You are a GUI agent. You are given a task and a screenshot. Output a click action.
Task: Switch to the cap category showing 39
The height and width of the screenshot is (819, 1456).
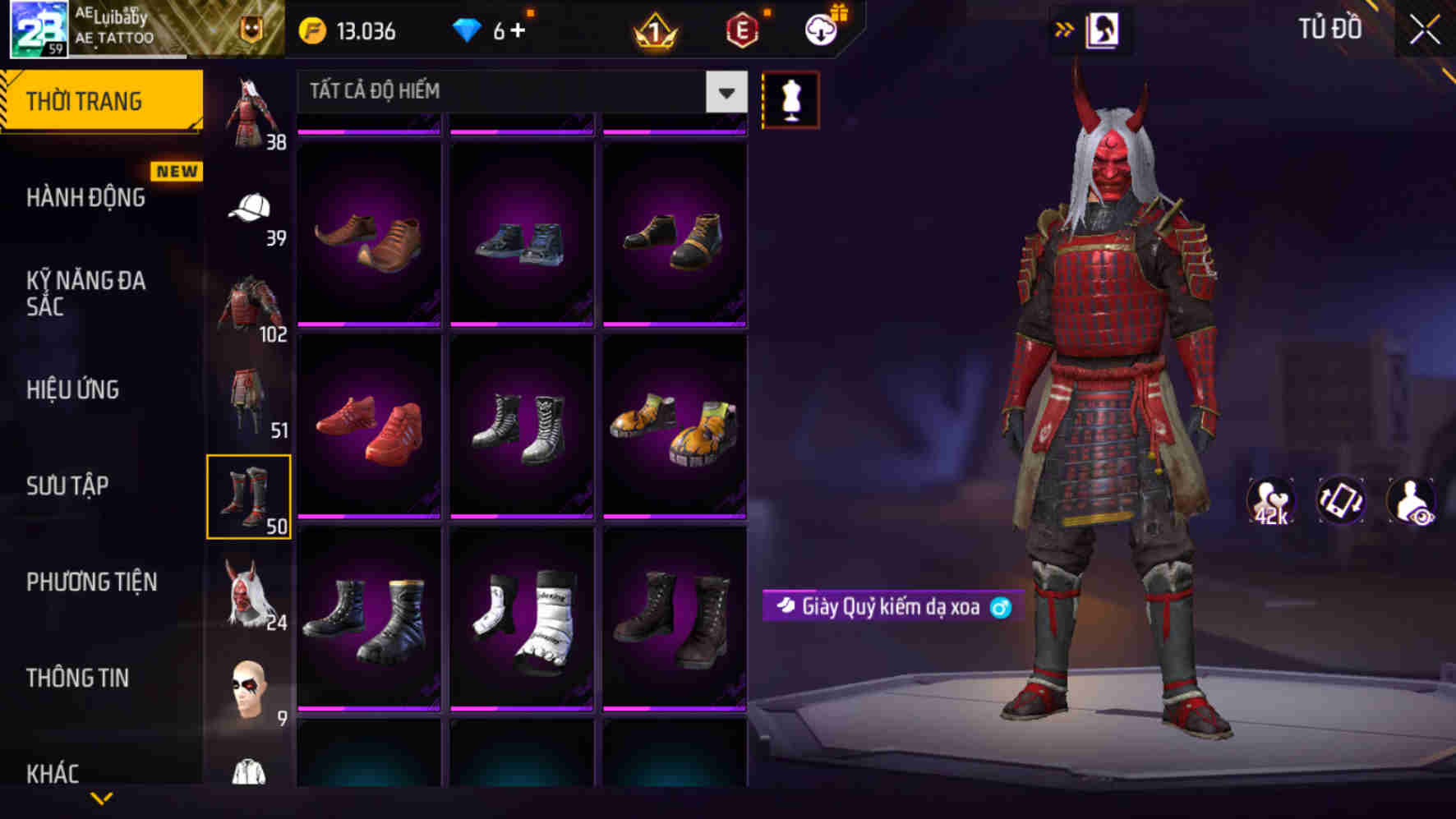click(249, 207)
